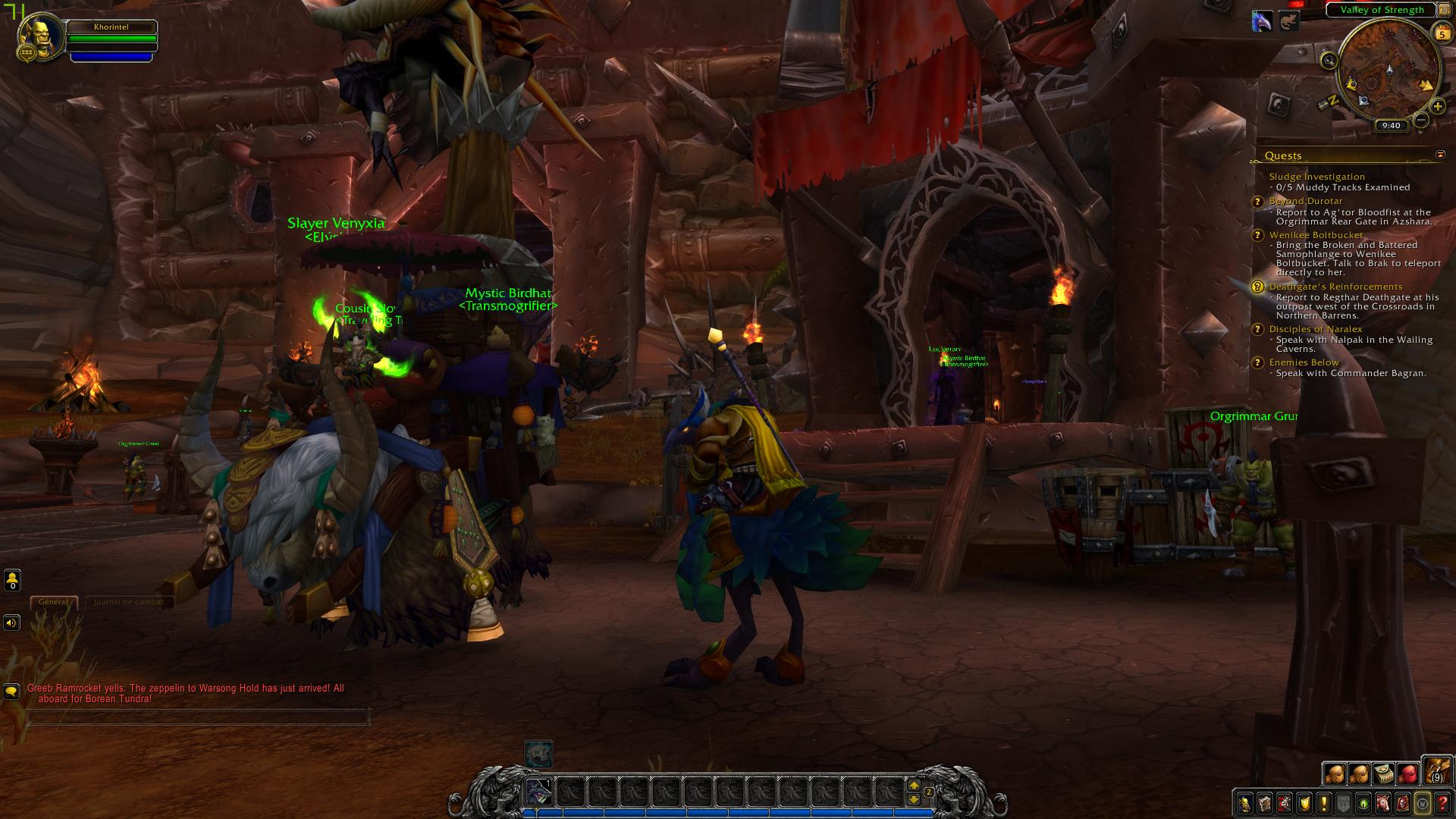The image size is (1456, 819).
Task: Click the chat speech bubble button
Action: pos(11,691)
